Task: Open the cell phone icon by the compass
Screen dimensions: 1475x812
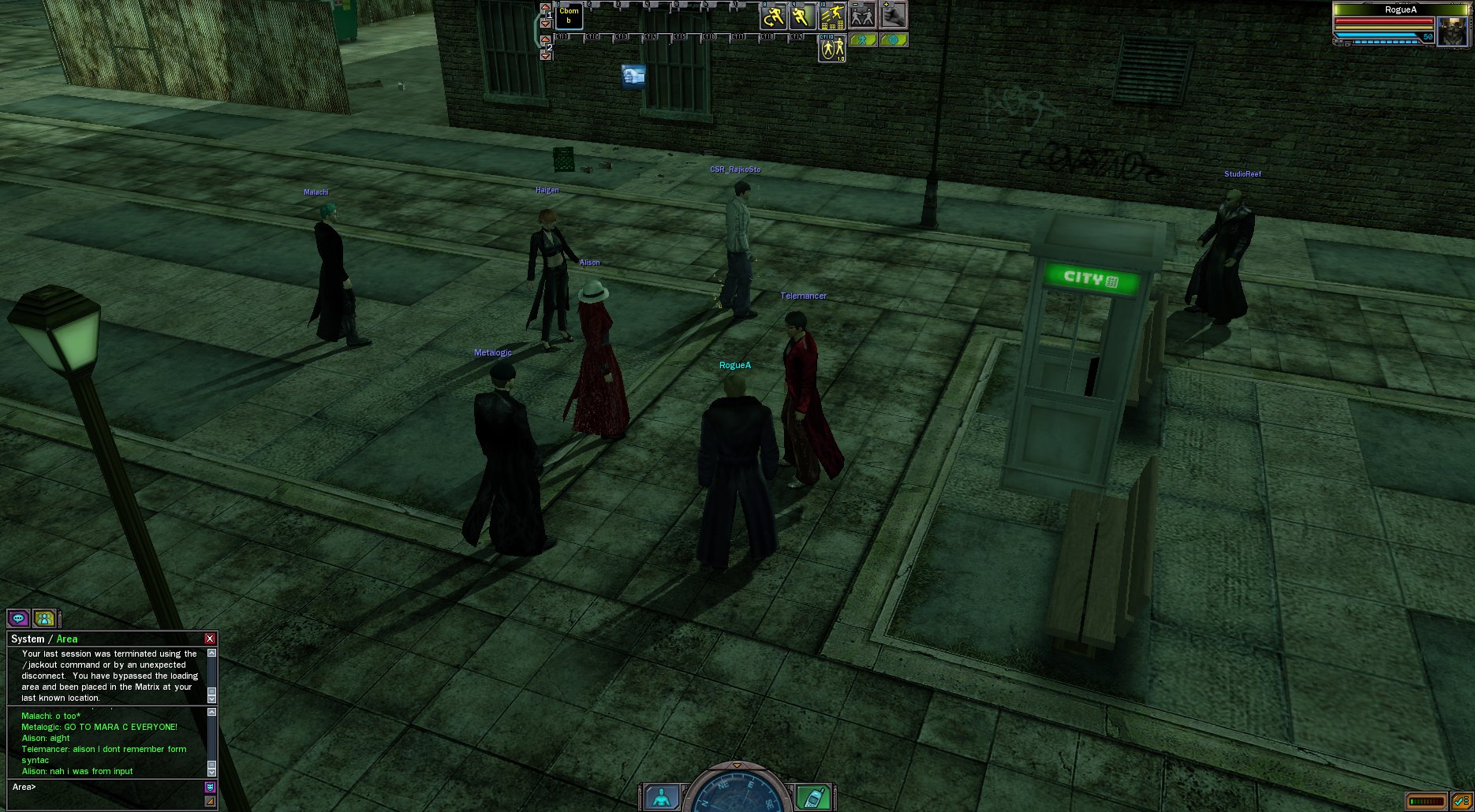Action: [812, 797]
